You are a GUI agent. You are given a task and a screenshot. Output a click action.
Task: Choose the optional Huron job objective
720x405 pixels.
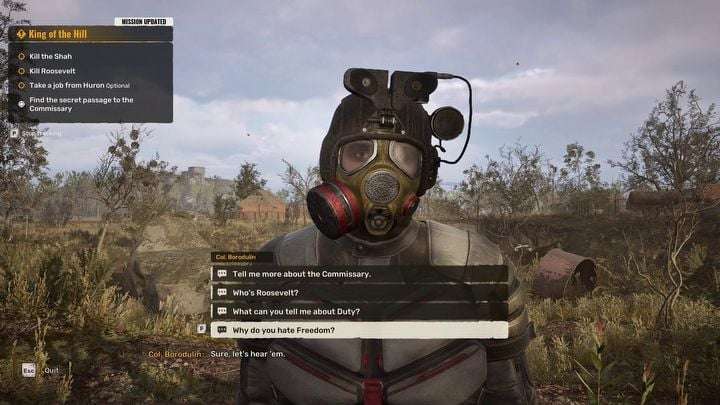(75, 85)
